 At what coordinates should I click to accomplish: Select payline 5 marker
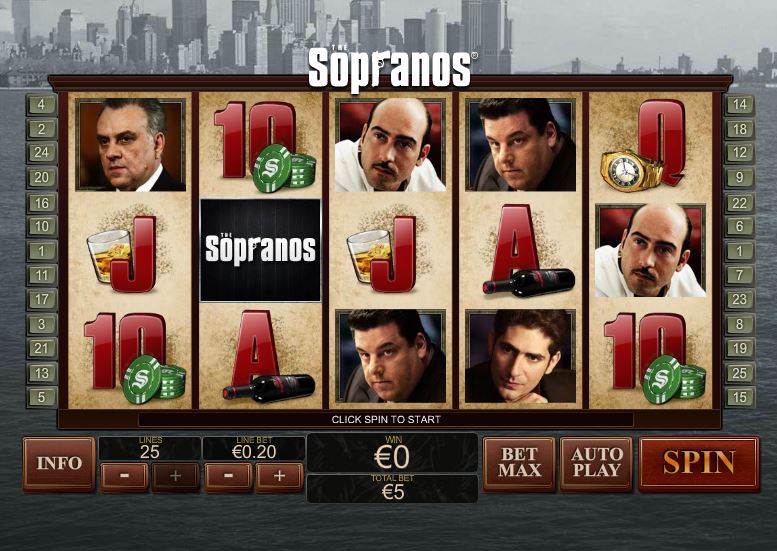[42, 397]
